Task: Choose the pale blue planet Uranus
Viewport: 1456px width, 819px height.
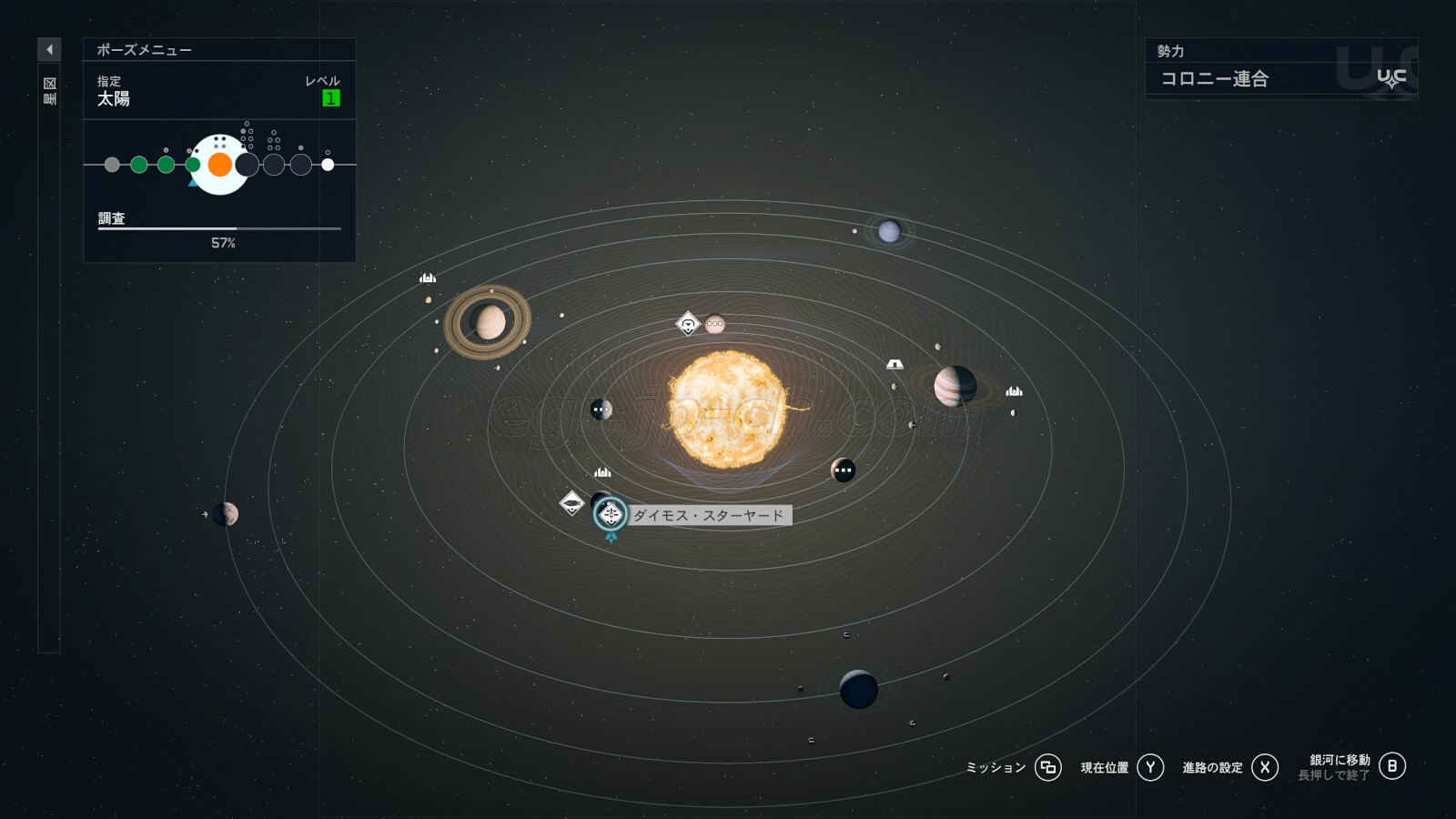Action: coord(889,231)
